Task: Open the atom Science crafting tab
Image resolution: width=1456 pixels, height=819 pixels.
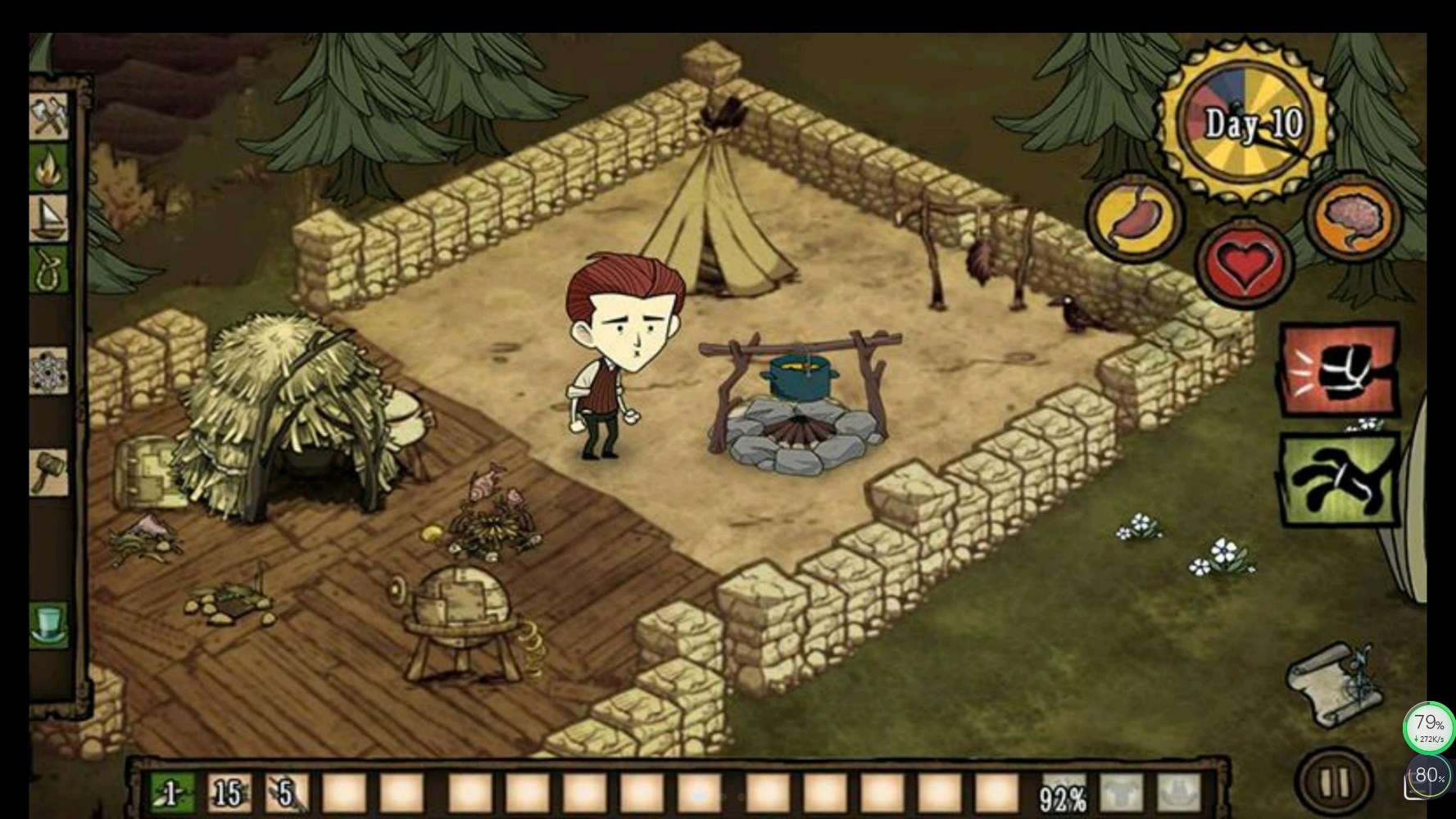Action: click(x=49, y=371)
